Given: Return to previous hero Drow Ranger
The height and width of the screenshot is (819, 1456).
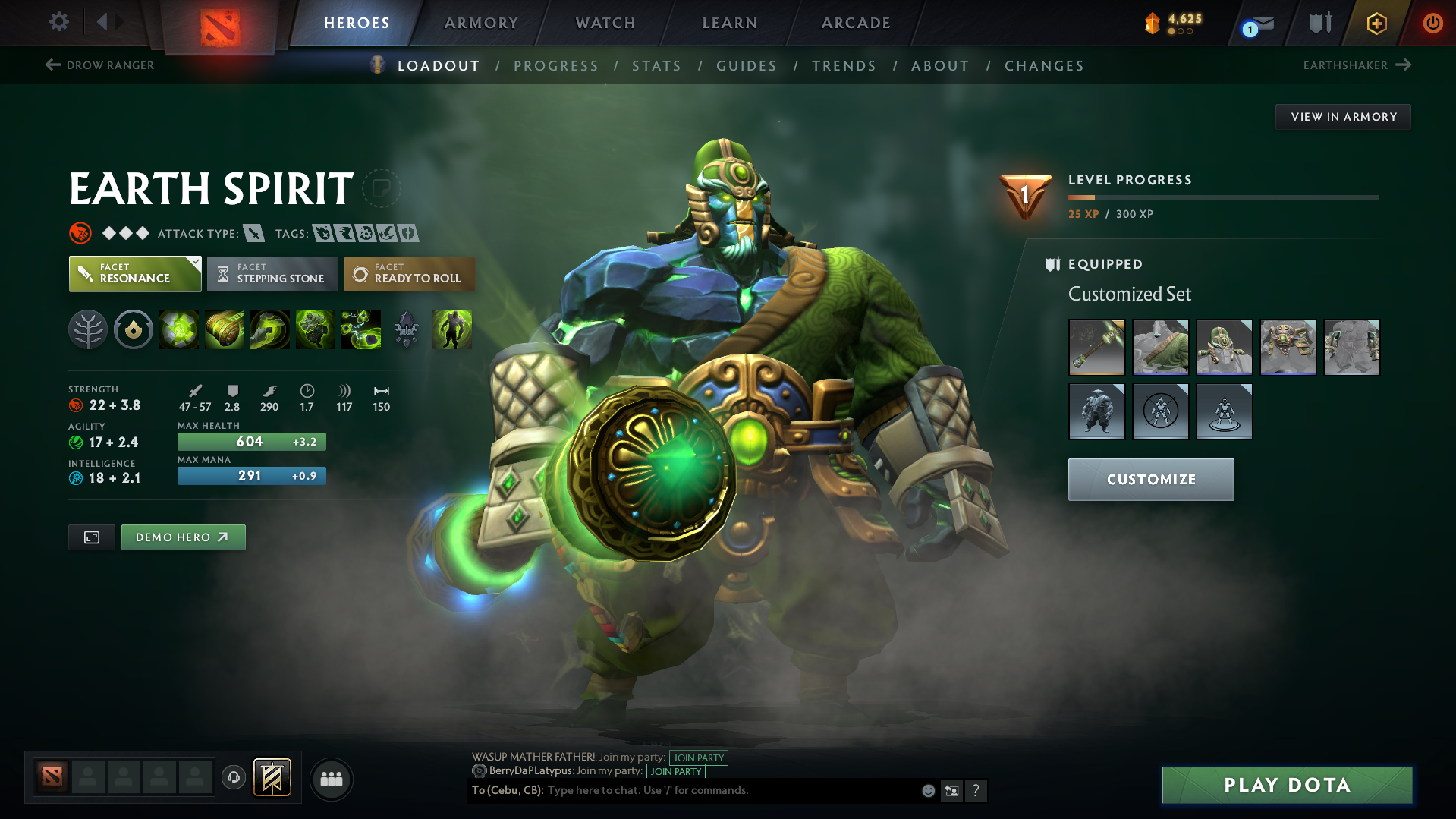Looking at the screenshot, I should [99, 65].
